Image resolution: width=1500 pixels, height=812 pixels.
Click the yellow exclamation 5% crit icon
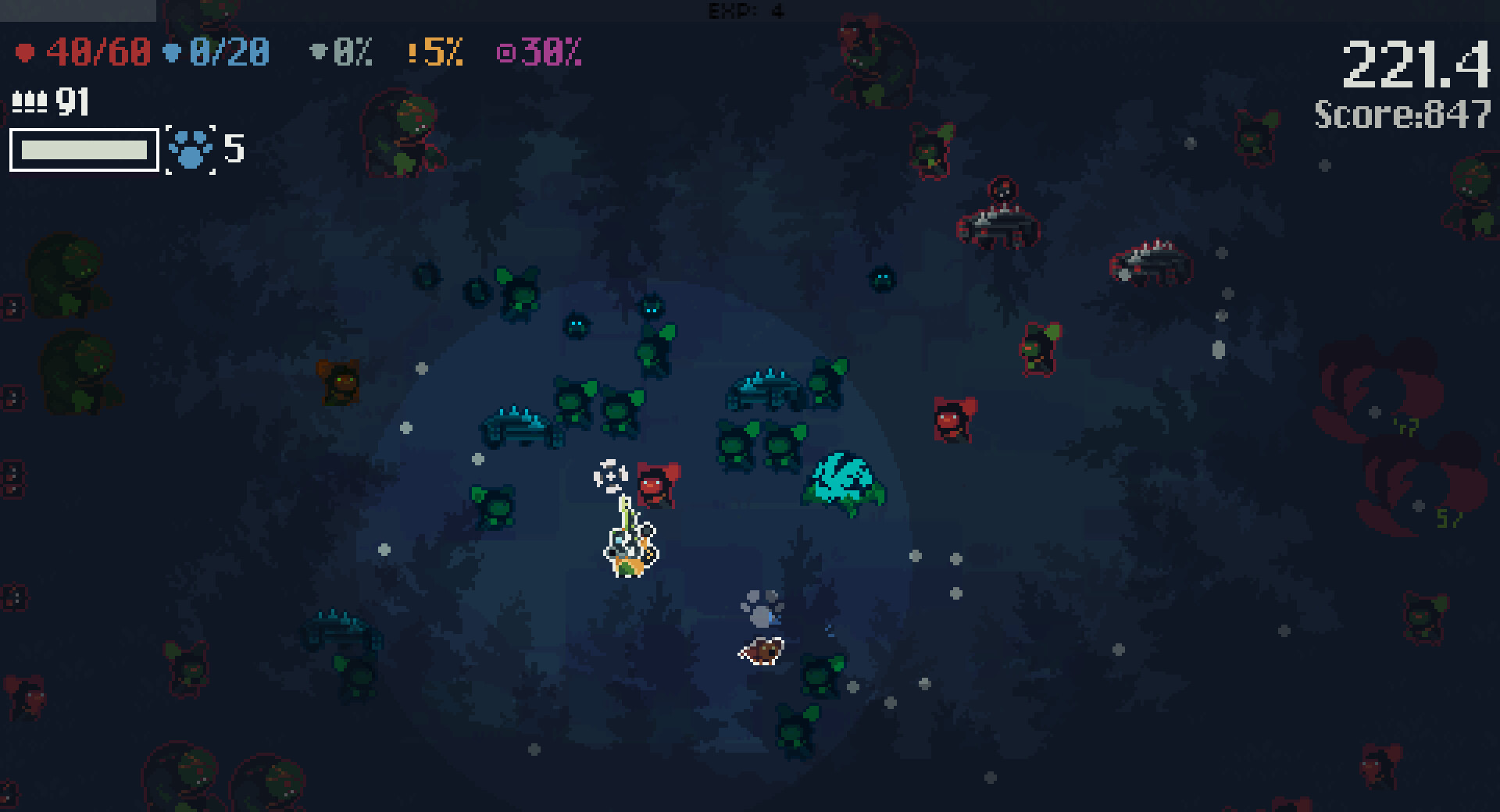[414, 53]
